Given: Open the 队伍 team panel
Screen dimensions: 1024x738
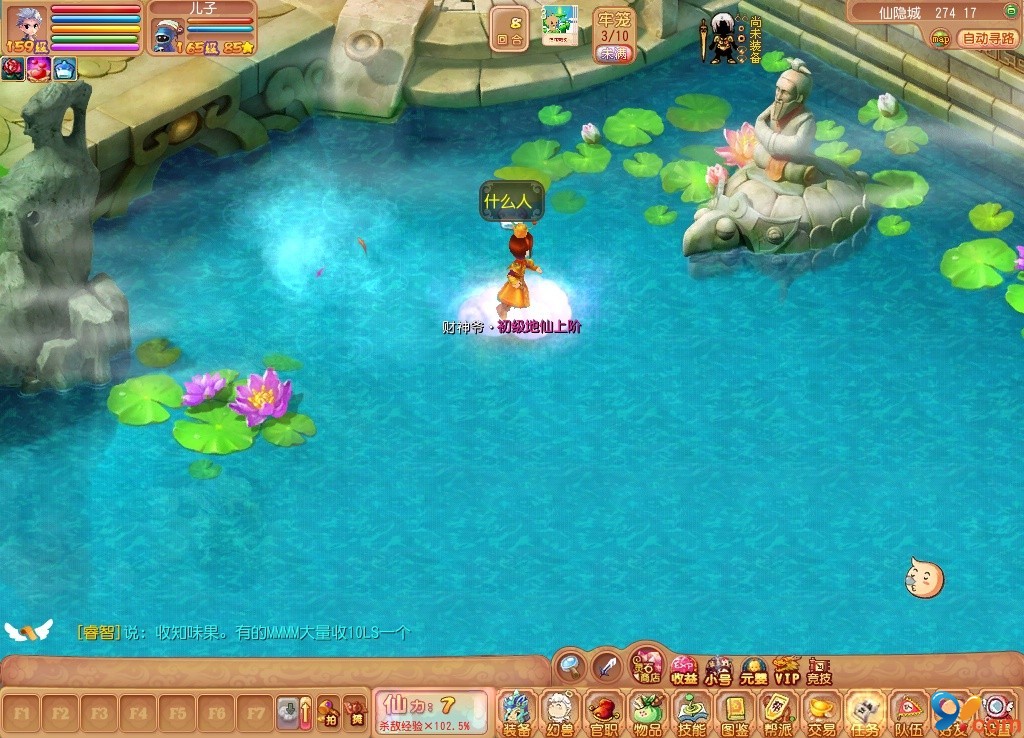Looking at the screenshot, I should [909, 712].
